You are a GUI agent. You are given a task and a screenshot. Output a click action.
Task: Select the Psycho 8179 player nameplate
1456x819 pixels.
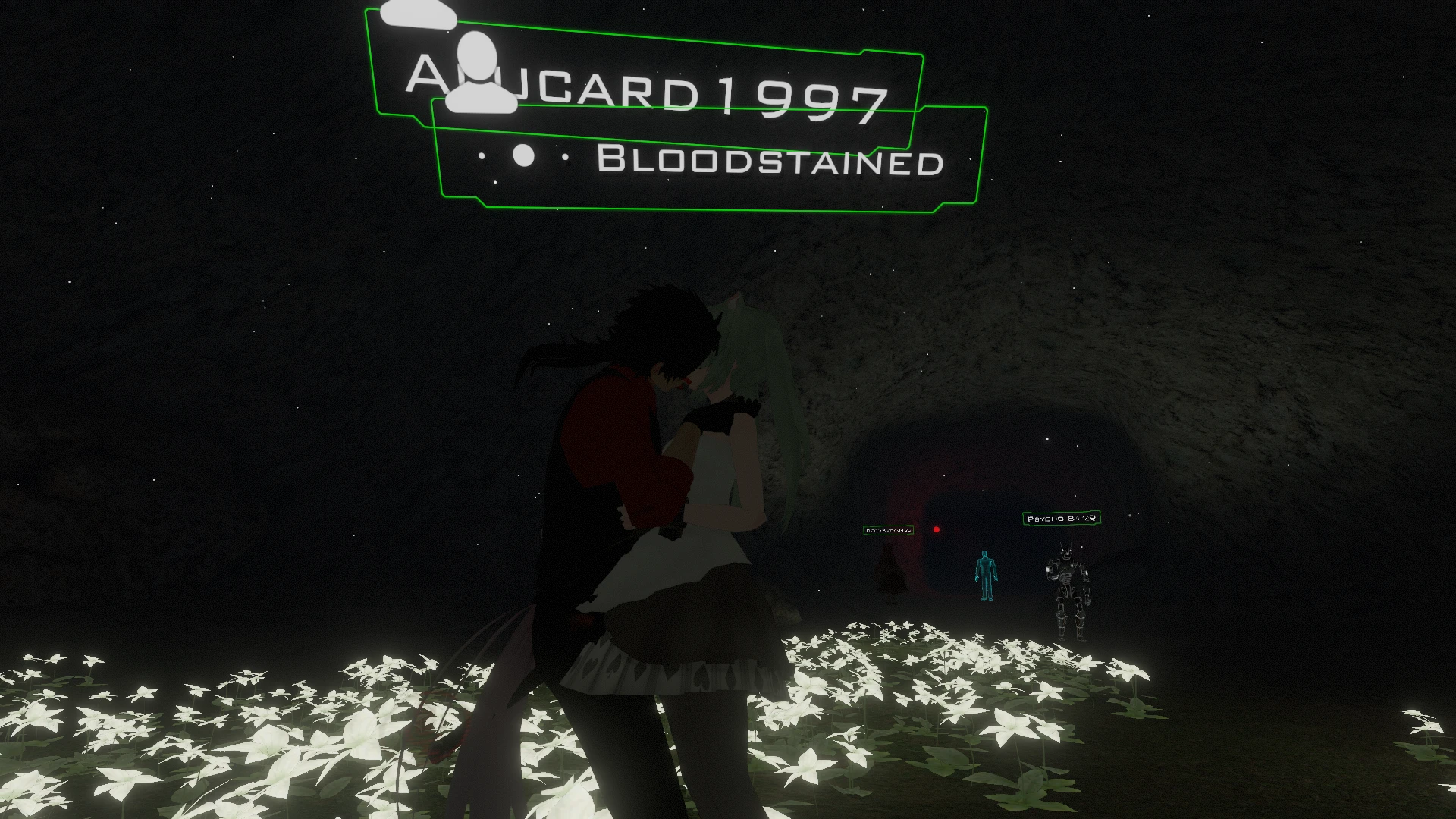pyautogui.click(x=1061, y=519)
